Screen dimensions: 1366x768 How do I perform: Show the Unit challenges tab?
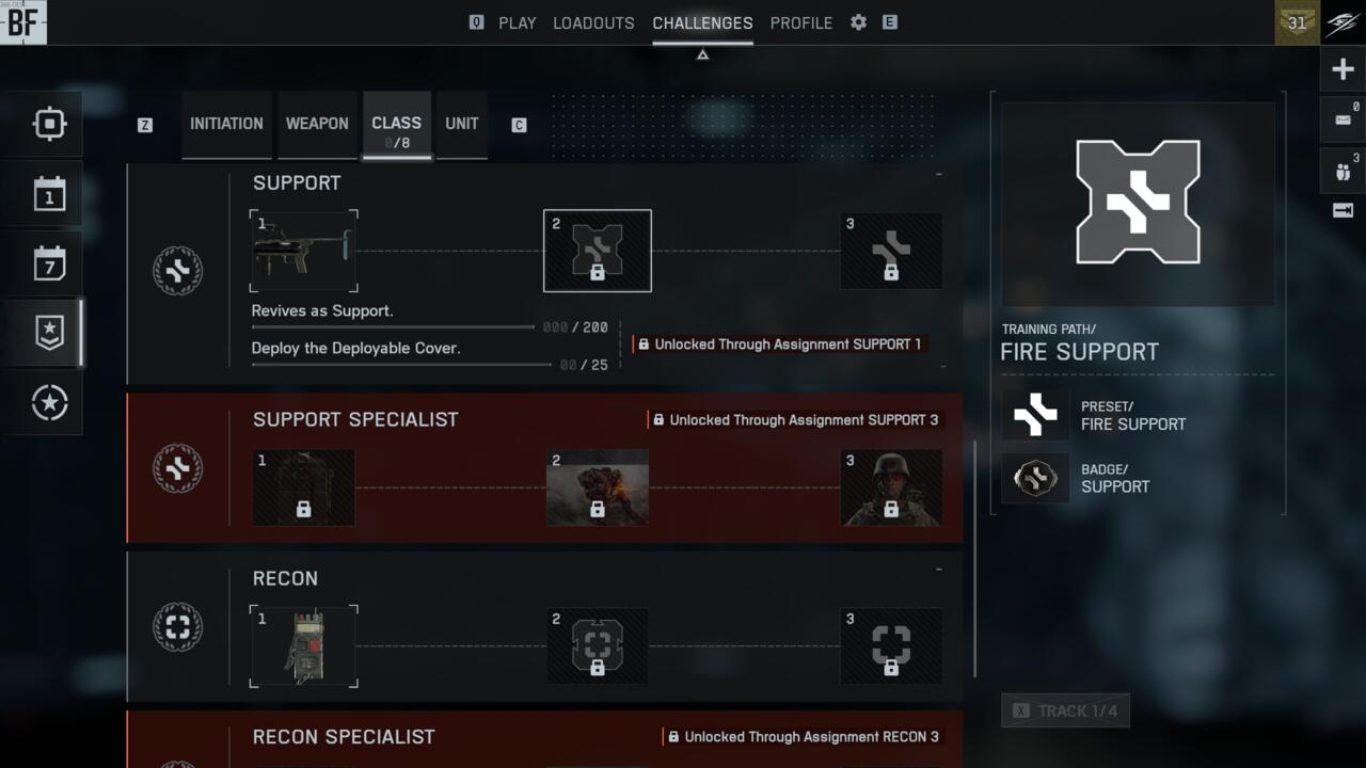[x=462, y=124]
